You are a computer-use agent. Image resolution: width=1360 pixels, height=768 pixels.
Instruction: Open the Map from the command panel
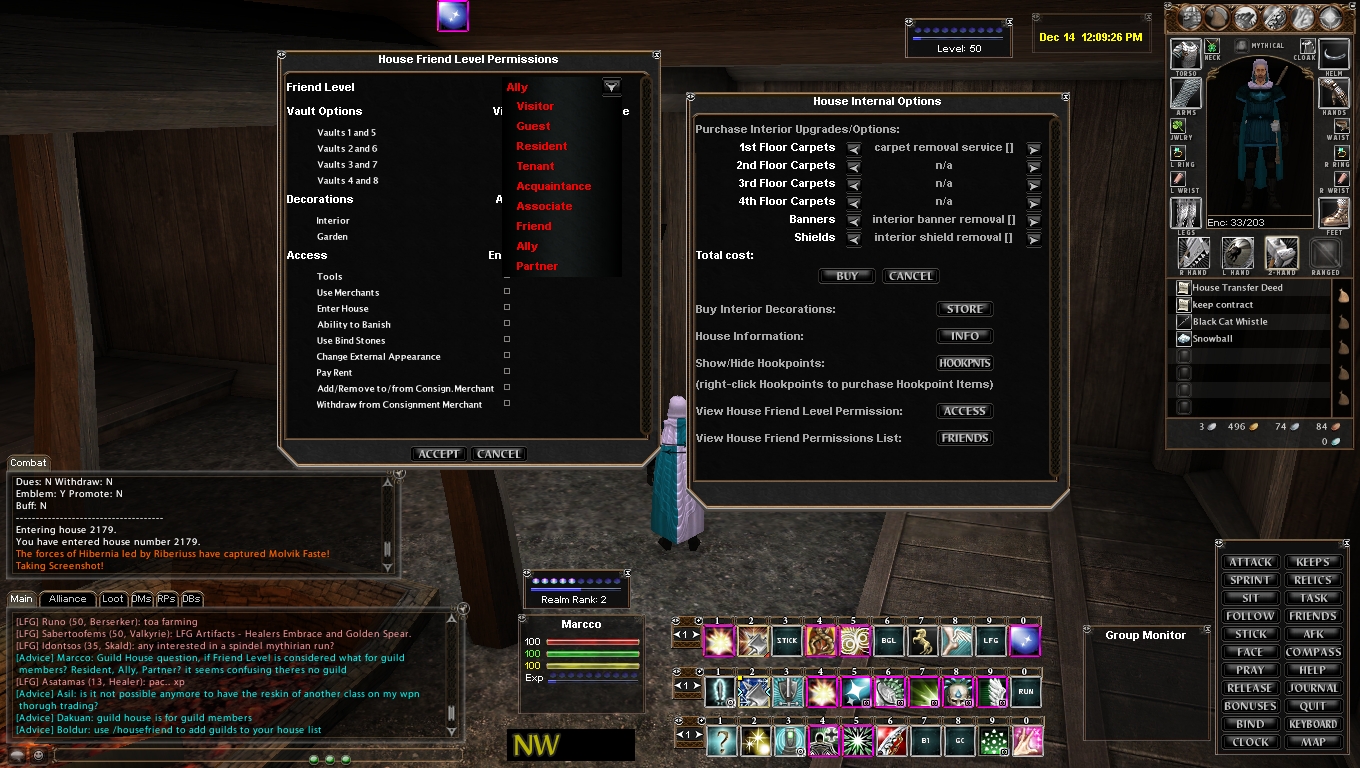pos(1313,742)
